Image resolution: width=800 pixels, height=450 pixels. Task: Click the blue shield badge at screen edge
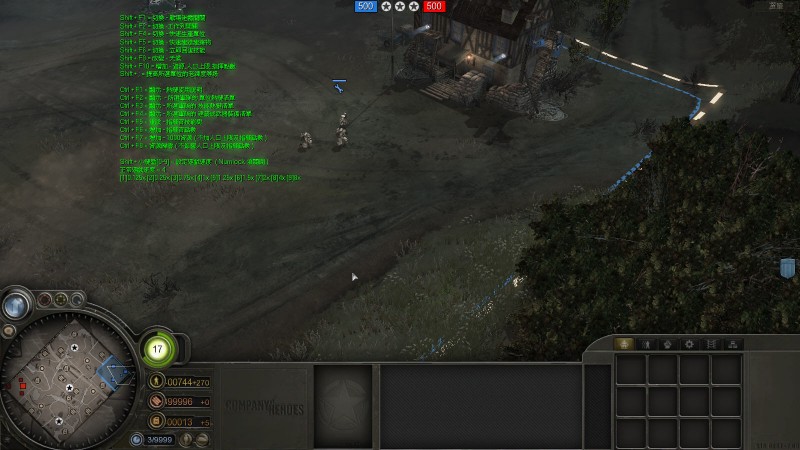(x=787, y=268)
